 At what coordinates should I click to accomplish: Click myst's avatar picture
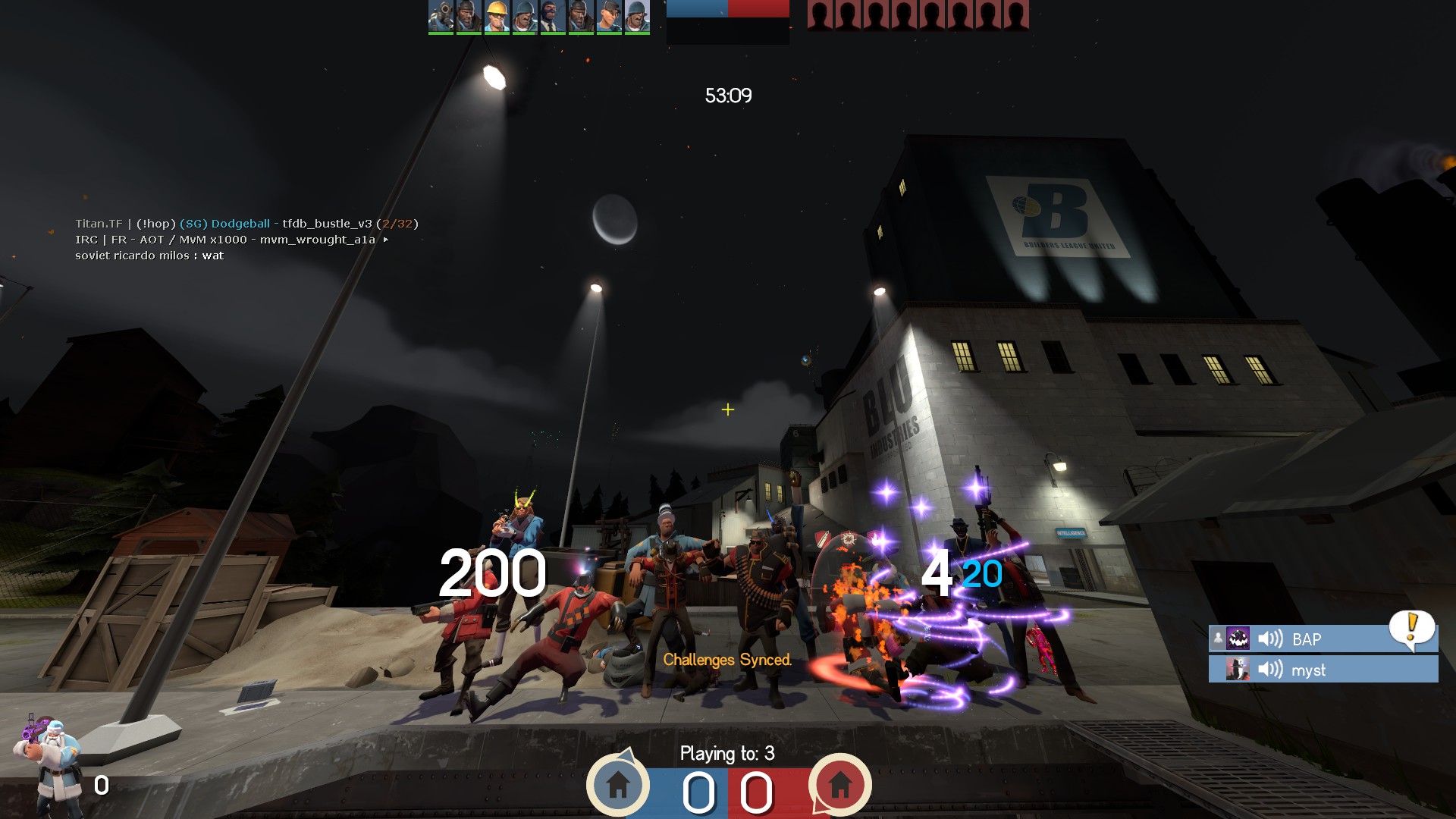(1238, 670)
